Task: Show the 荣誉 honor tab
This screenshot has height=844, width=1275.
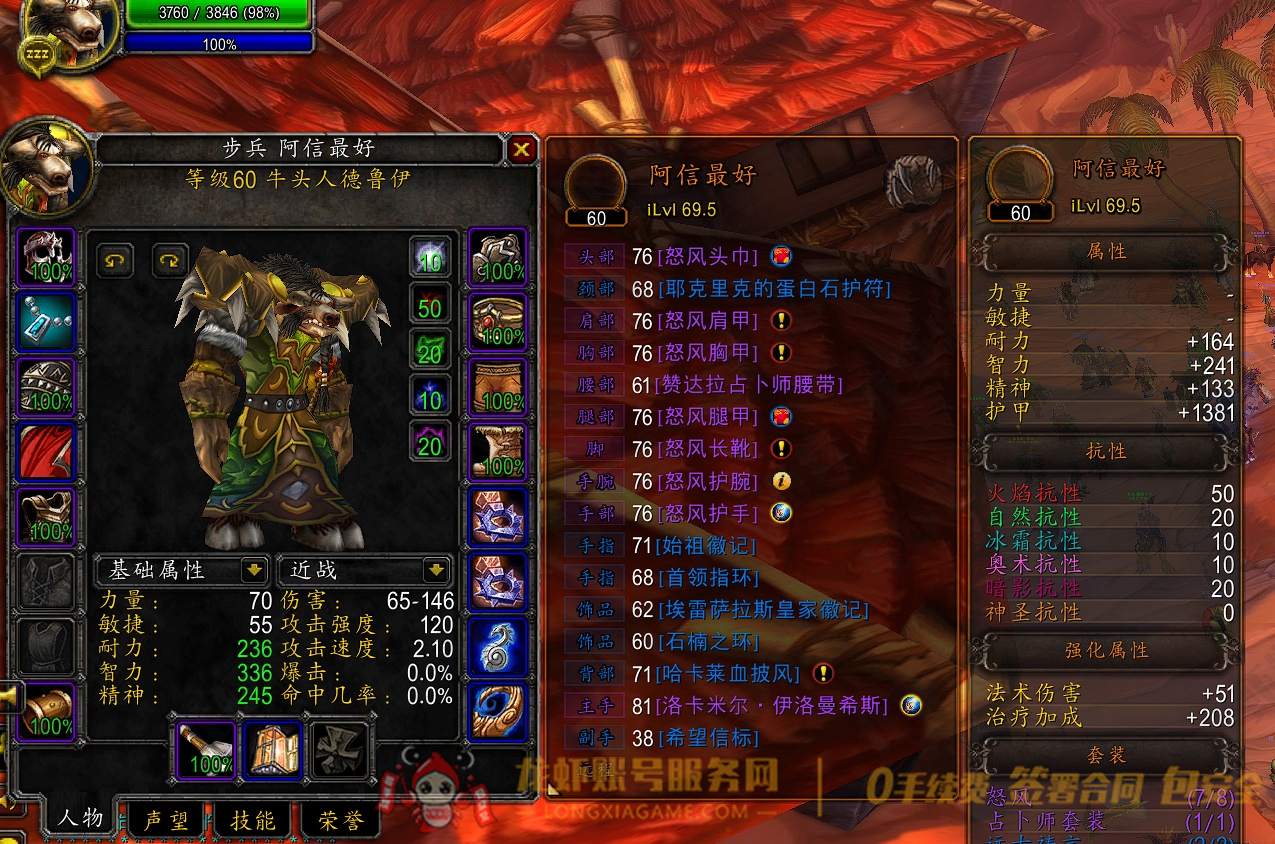Action: click(x=341, y=820)
